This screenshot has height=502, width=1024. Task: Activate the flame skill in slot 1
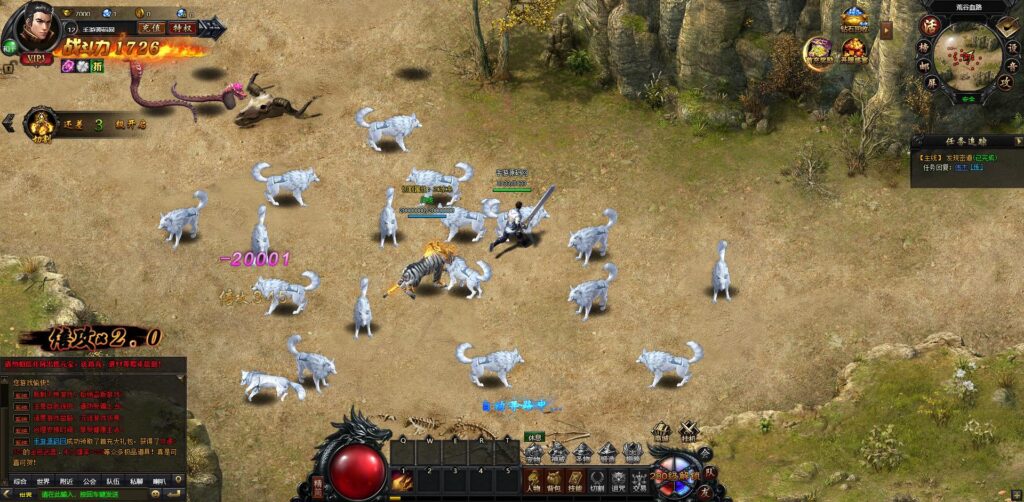(402, 481)
